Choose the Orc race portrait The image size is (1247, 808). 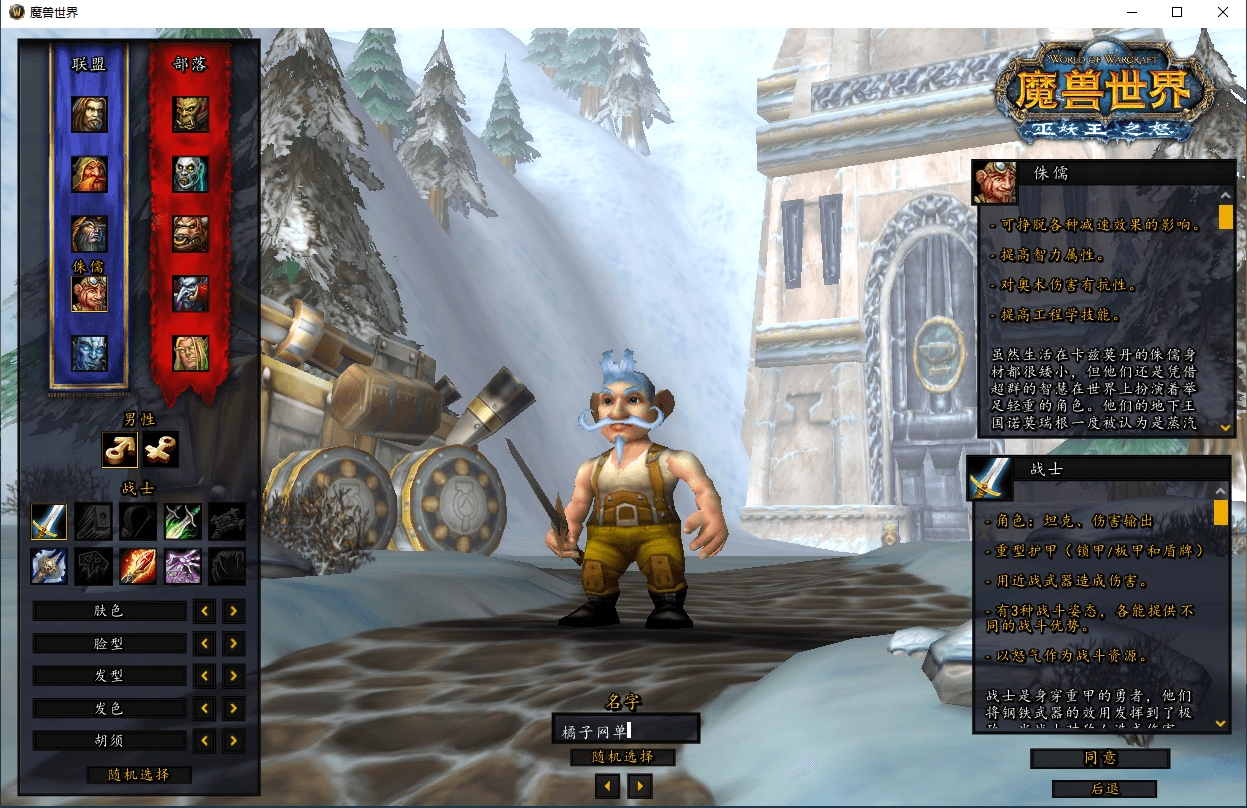click(x=190, y=114)
